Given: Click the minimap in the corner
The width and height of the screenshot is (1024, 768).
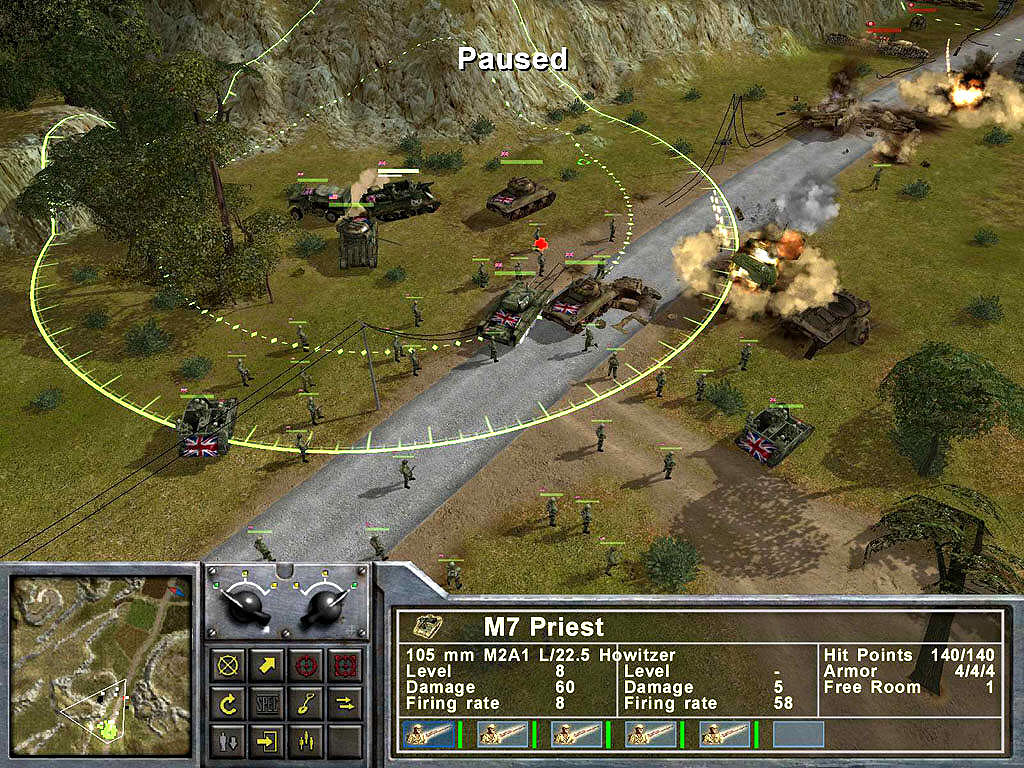Looking at the screenshot, I should (101, 665).
